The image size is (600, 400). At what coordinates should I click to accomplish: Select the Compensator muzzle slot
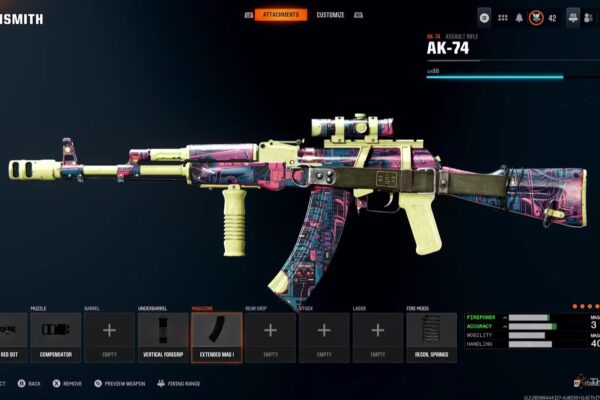pyautogui.click(x=55, y=337)
